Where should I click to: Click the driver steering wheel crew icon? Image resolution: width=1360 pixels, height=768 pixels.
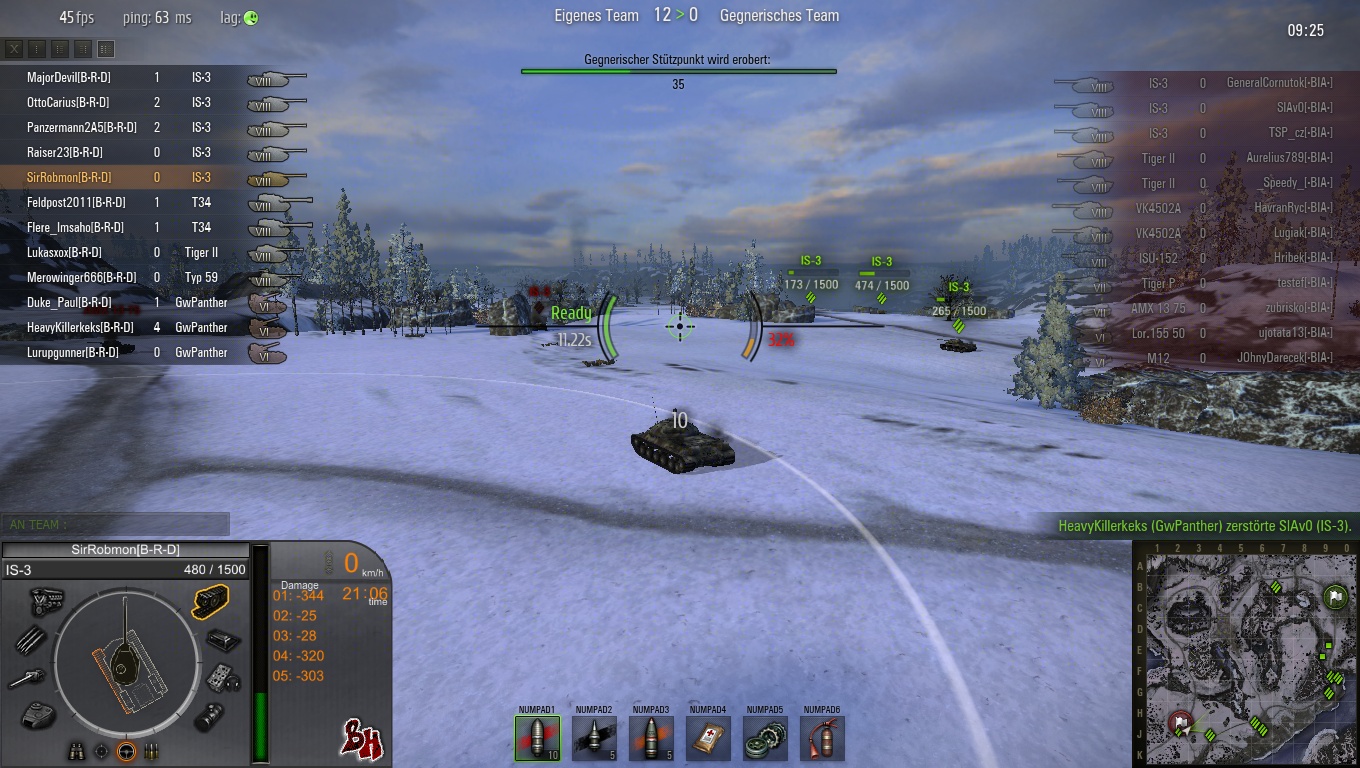[126, 751]
